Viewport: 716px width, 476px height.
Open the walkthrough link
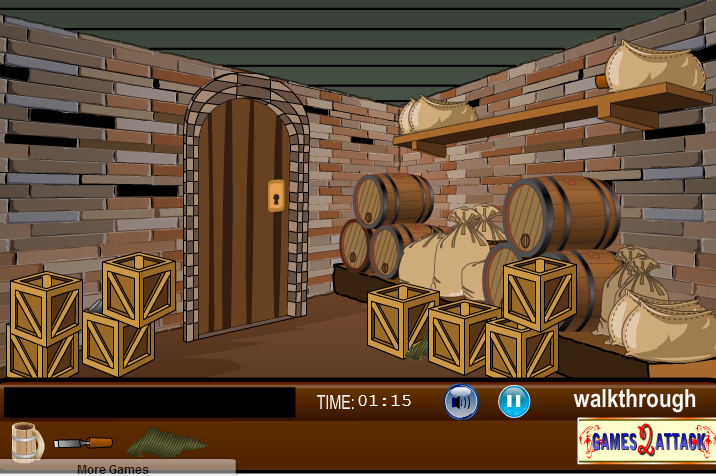(x=634, y=400)
